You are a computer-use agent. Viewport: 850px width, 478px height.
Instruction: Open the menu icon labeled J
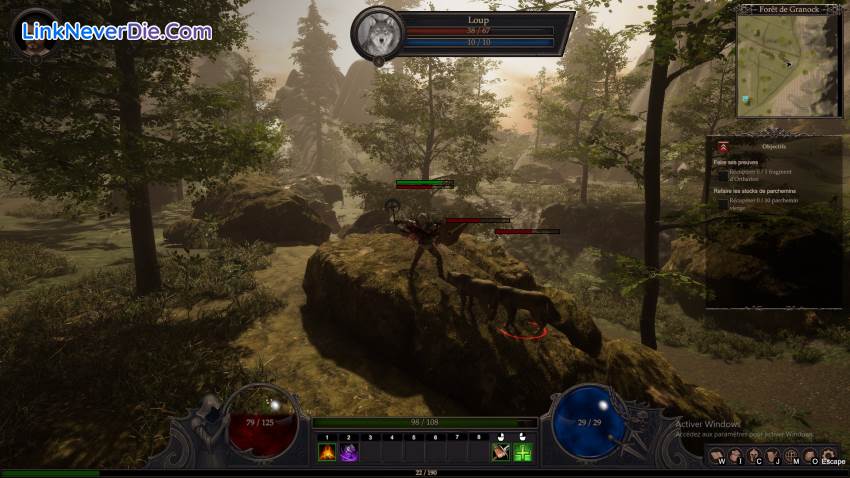pyautogui.click(x=773, y=457)
